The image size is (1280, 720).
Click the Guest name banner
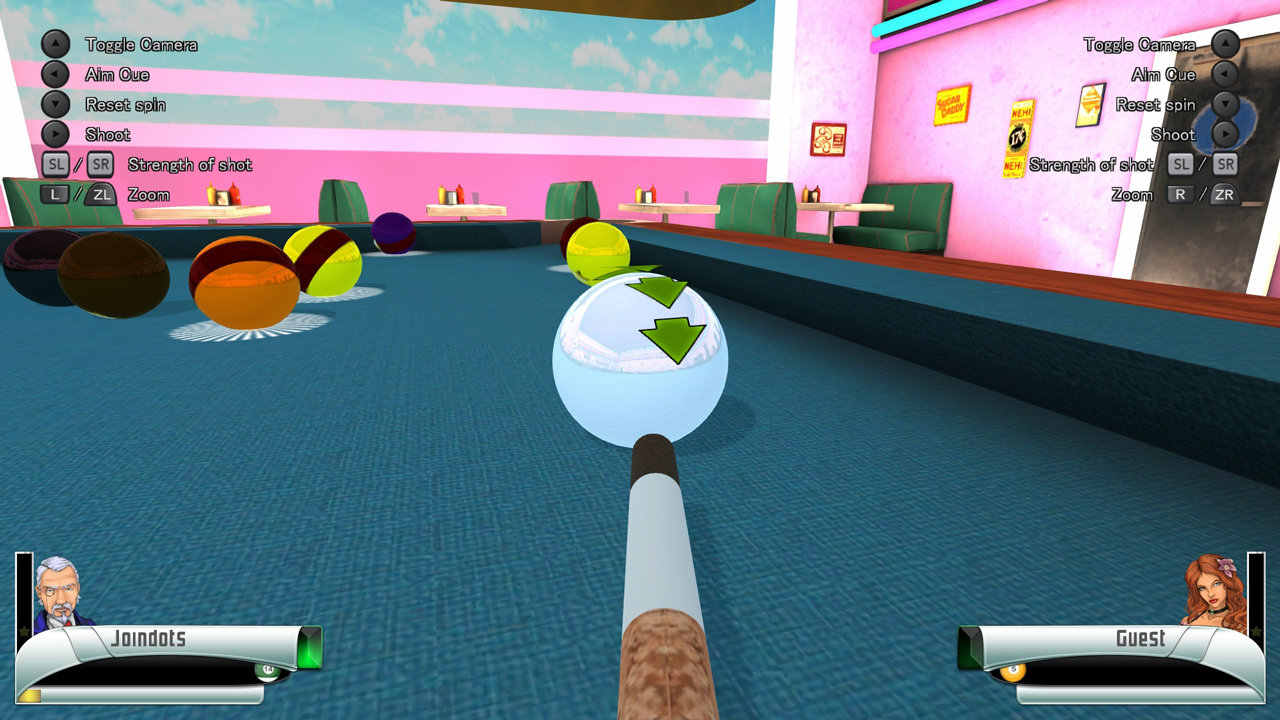(1140, 638)
